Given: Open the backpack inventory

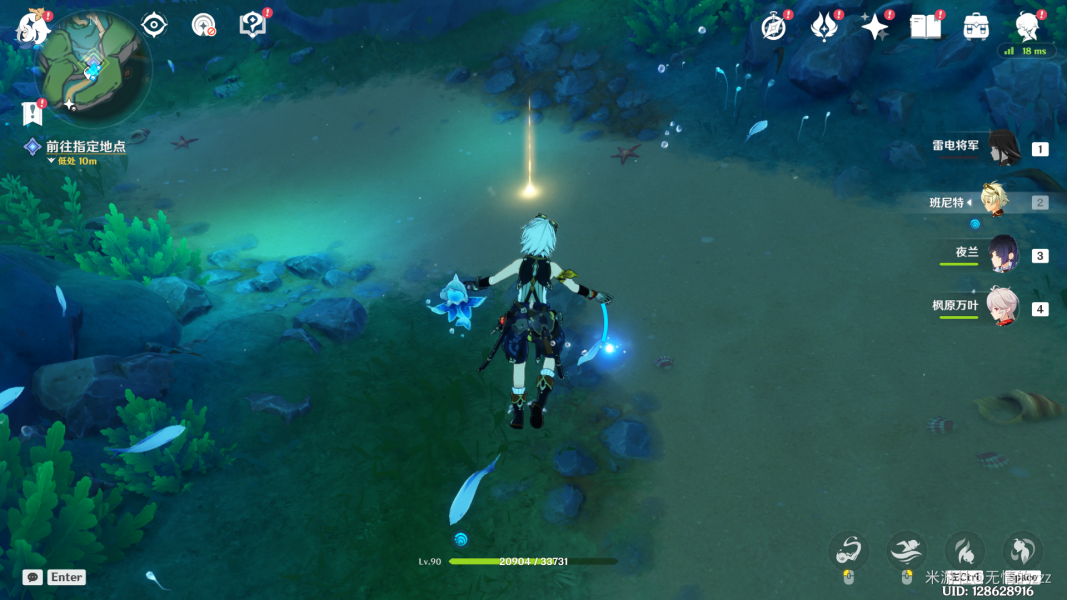Looking at the screenshot, I should coord(976,27).
